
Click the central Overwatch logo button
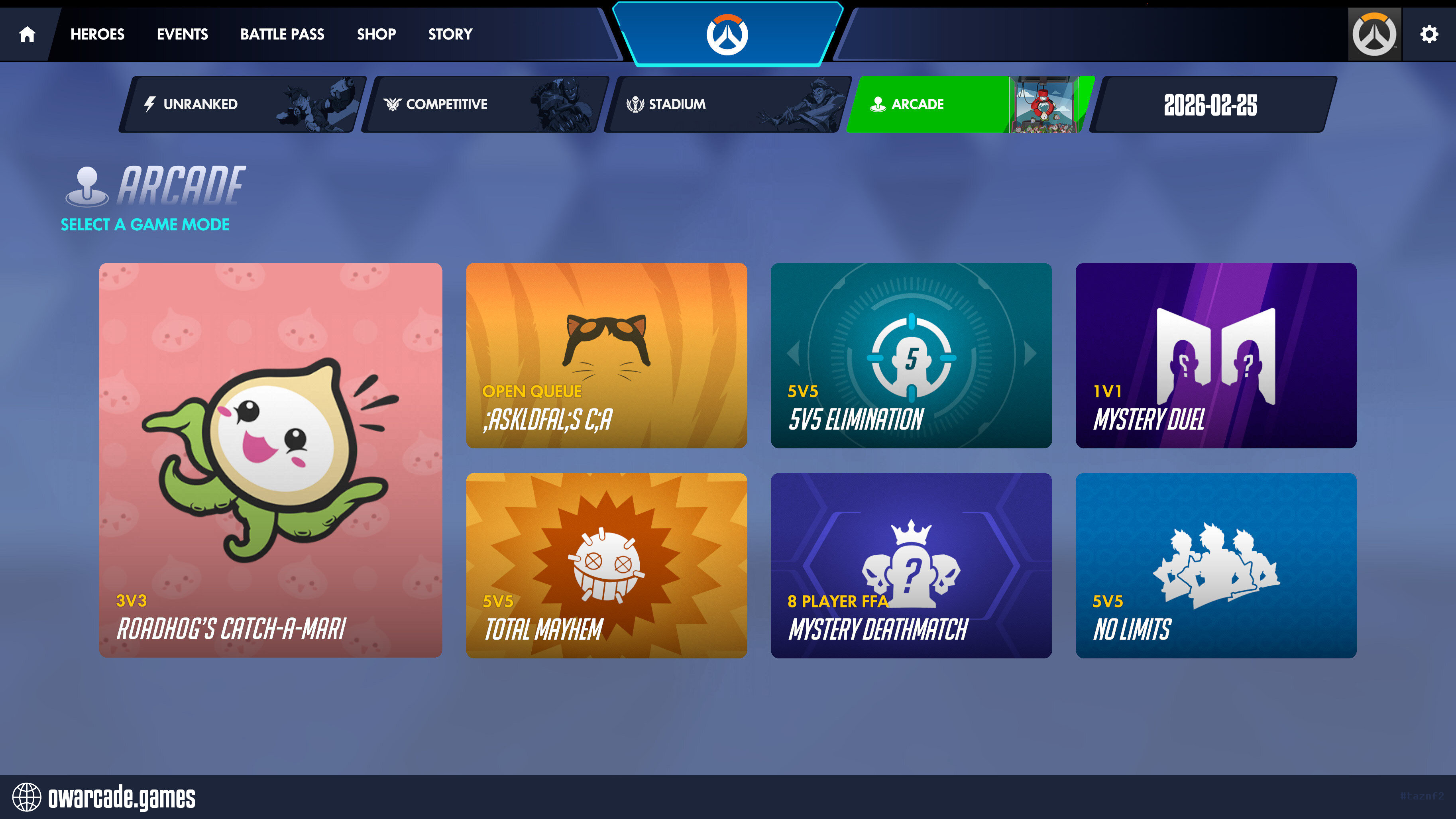(727, 35)
